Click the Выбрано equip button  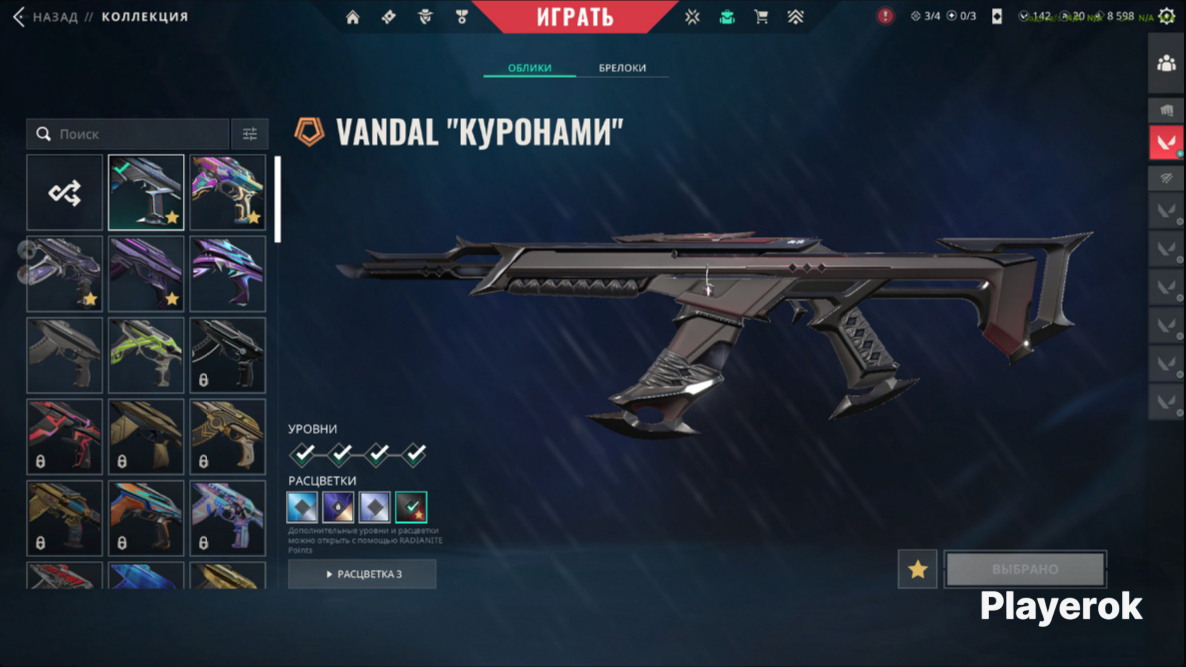pyautogui.click(x=1025, y=570)
